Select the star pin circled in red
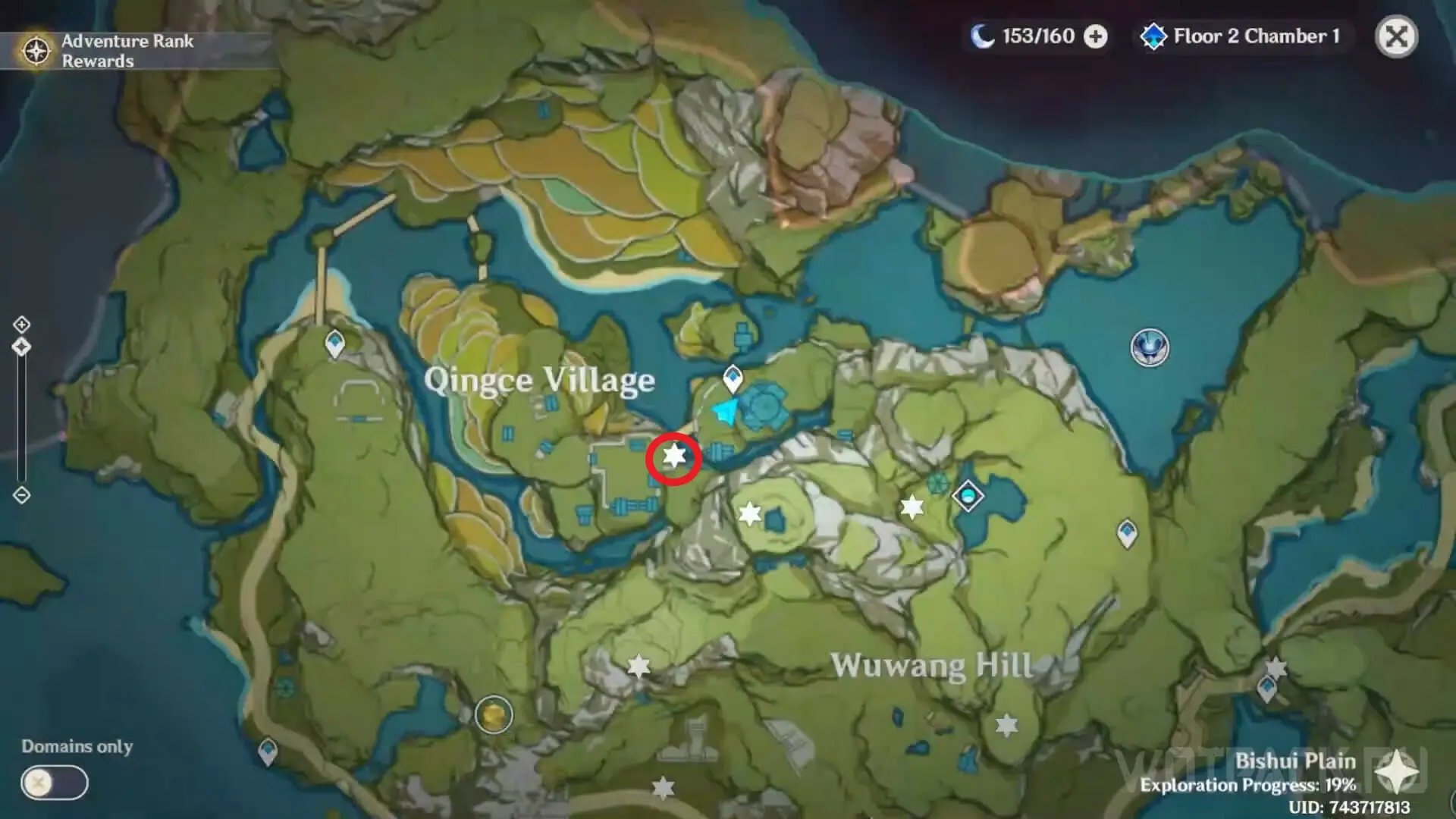 coord(673,457)
